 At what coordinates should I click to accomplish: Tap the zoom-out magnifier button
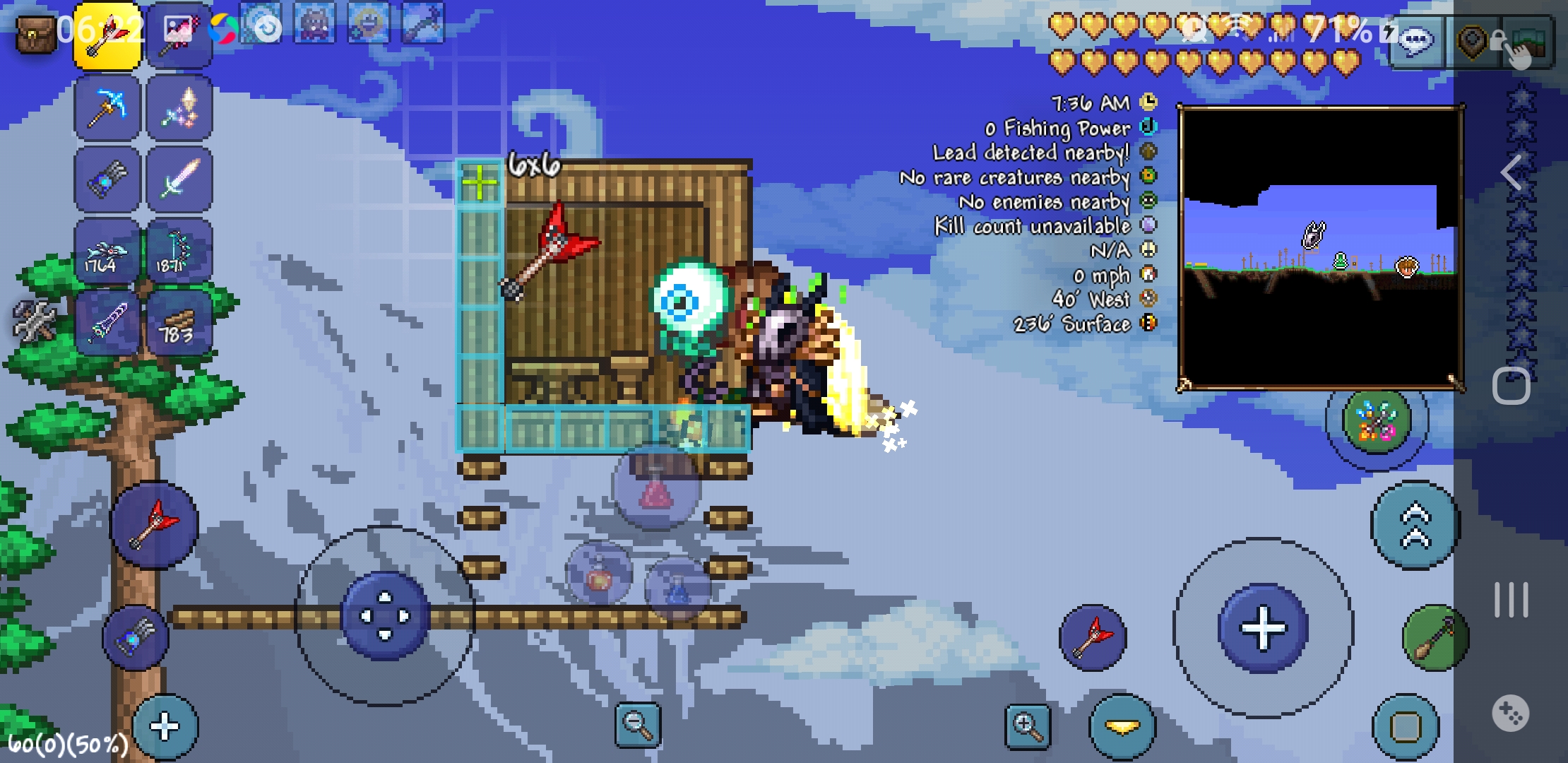pyautogui.click(x=638, y=725)
